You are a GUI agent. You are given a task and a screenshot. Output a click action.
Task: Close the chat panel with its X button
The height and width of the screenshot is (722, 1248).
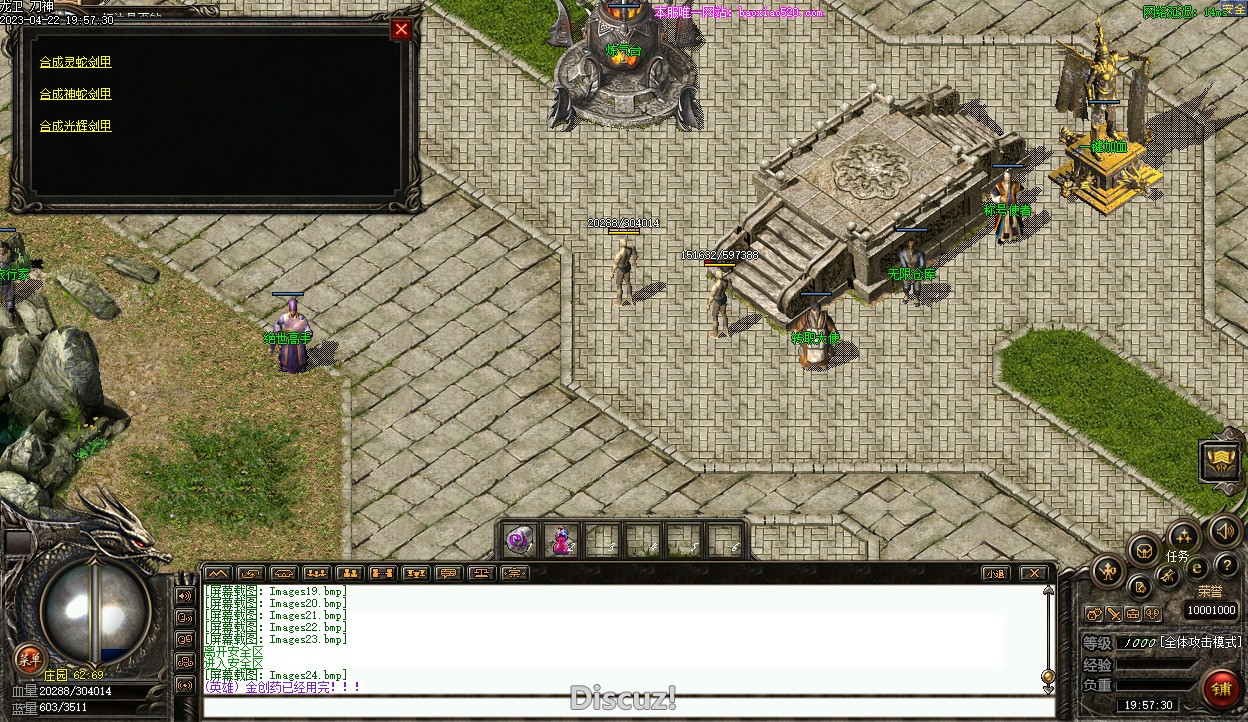coord(1034,573)
